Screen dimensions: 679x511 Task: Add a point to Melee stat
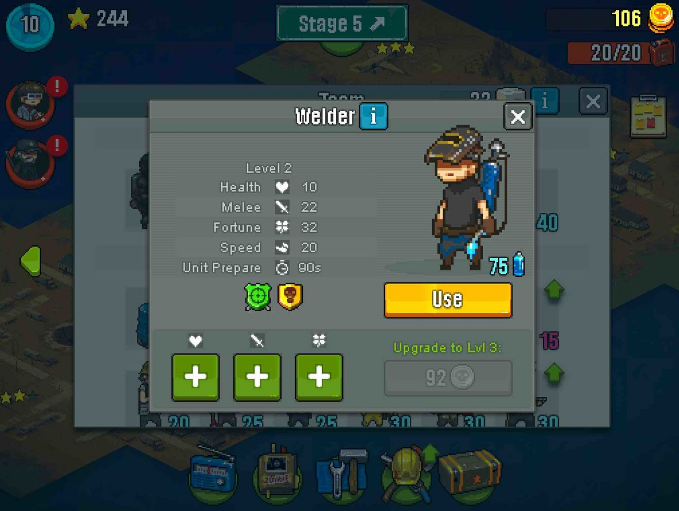(x=257, y=377)
